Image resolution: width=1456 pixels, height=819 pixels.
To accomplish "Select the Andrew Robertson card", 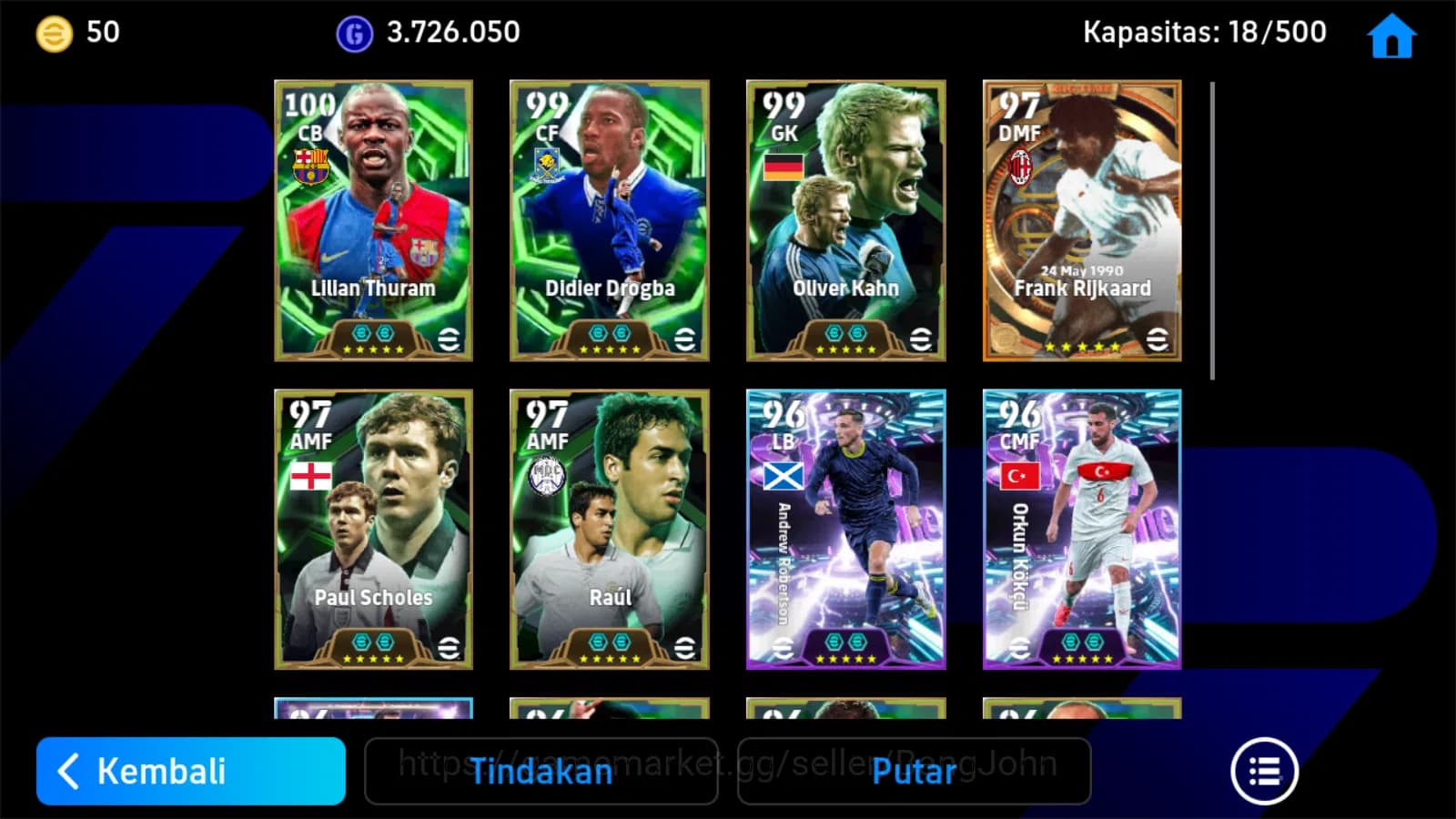I will coord(845,528).
